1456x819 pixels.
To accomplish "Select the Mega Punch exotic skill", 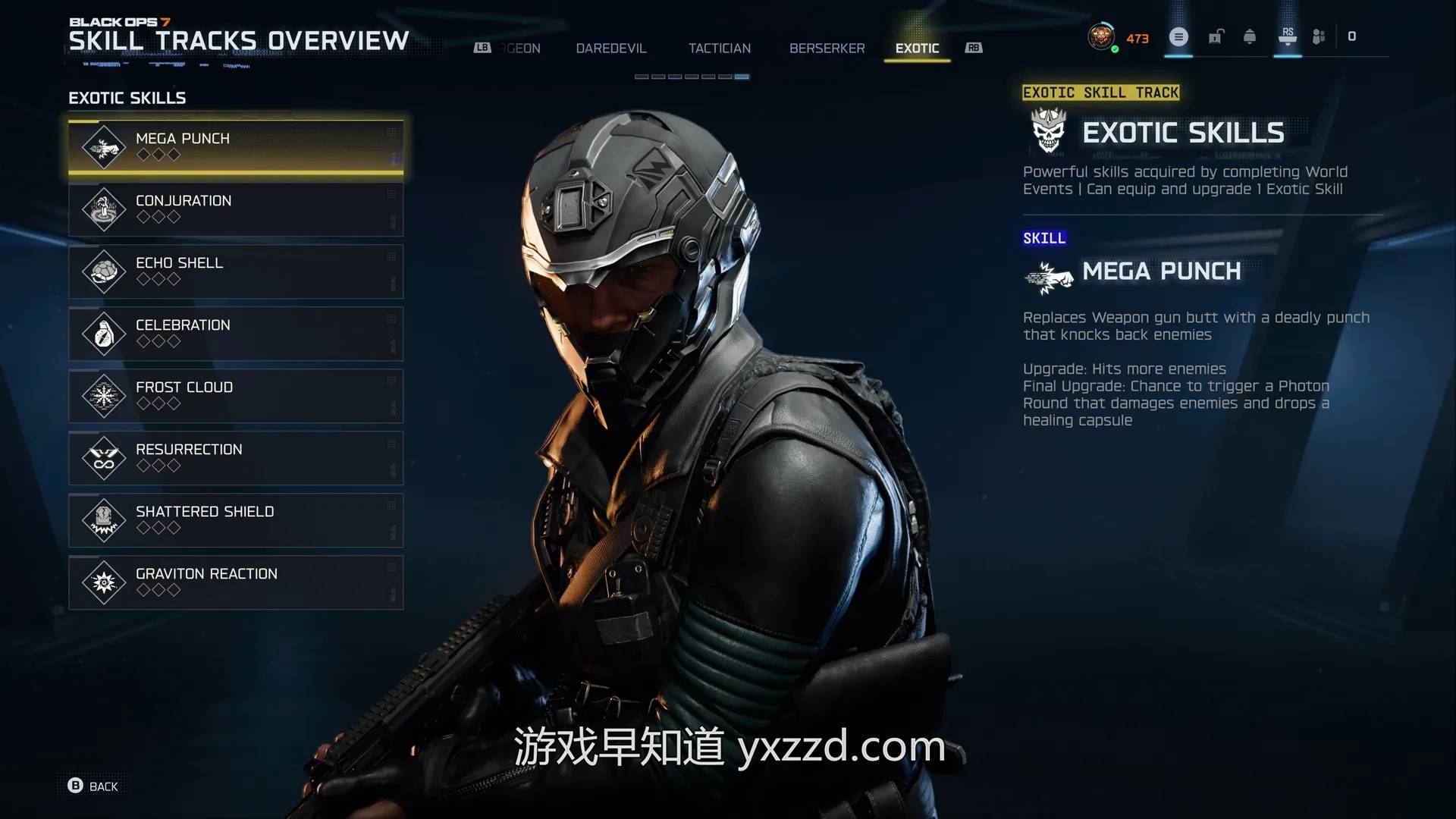I will (x=235, y=146).
